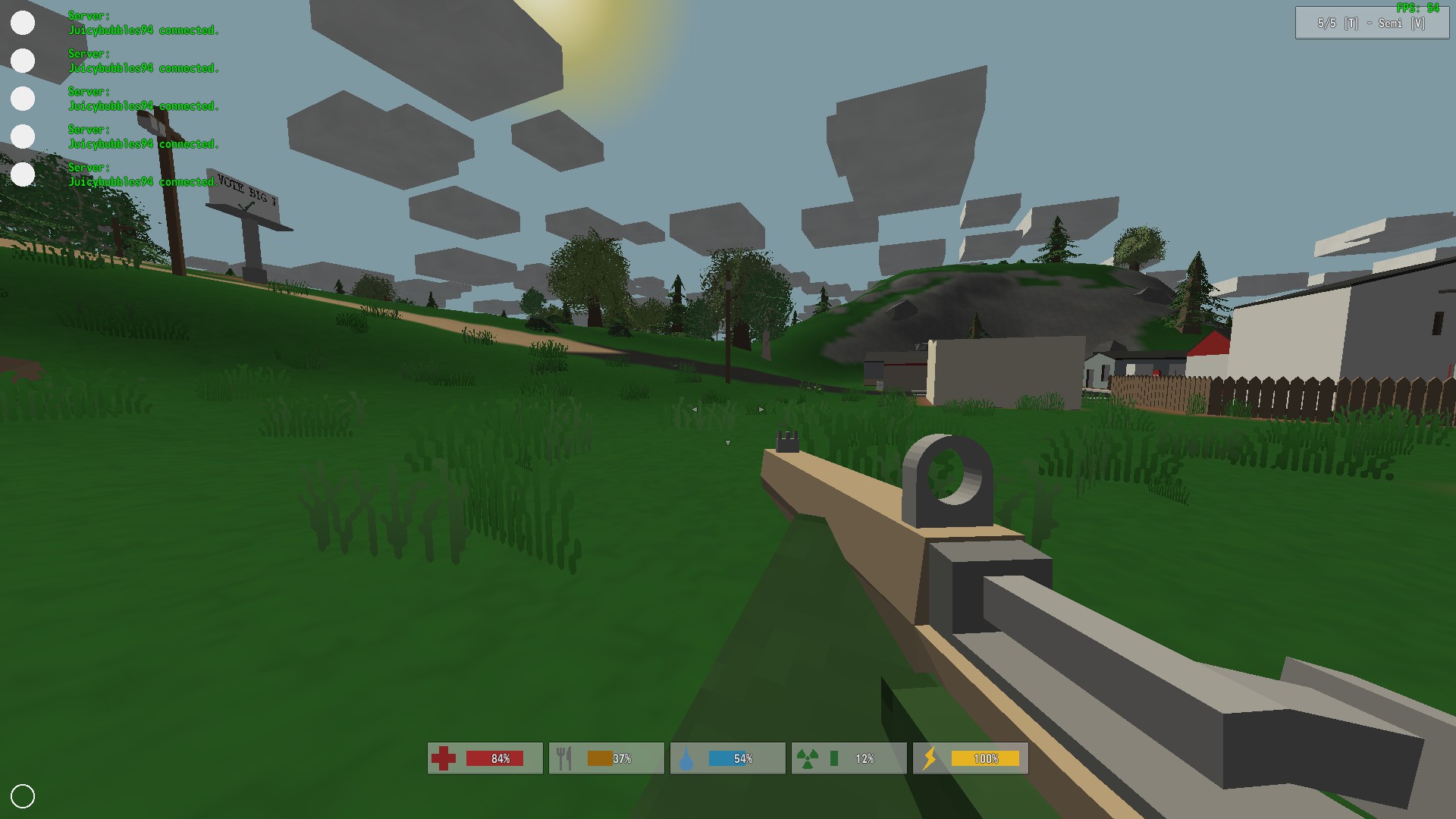Click the left arrow marker beside the crosshair
The height and width of the screenshot is (819, 1456).
click(x=695, y=409)
